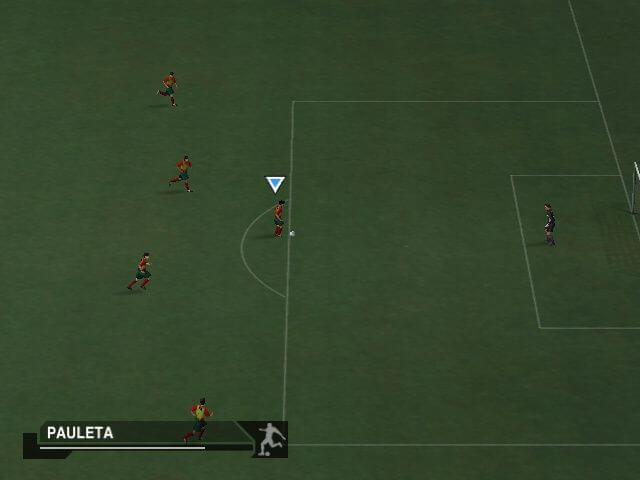Click the kicking player silhouette icon
This screenshot has height=480, width=640.
(x=269, y=439)
